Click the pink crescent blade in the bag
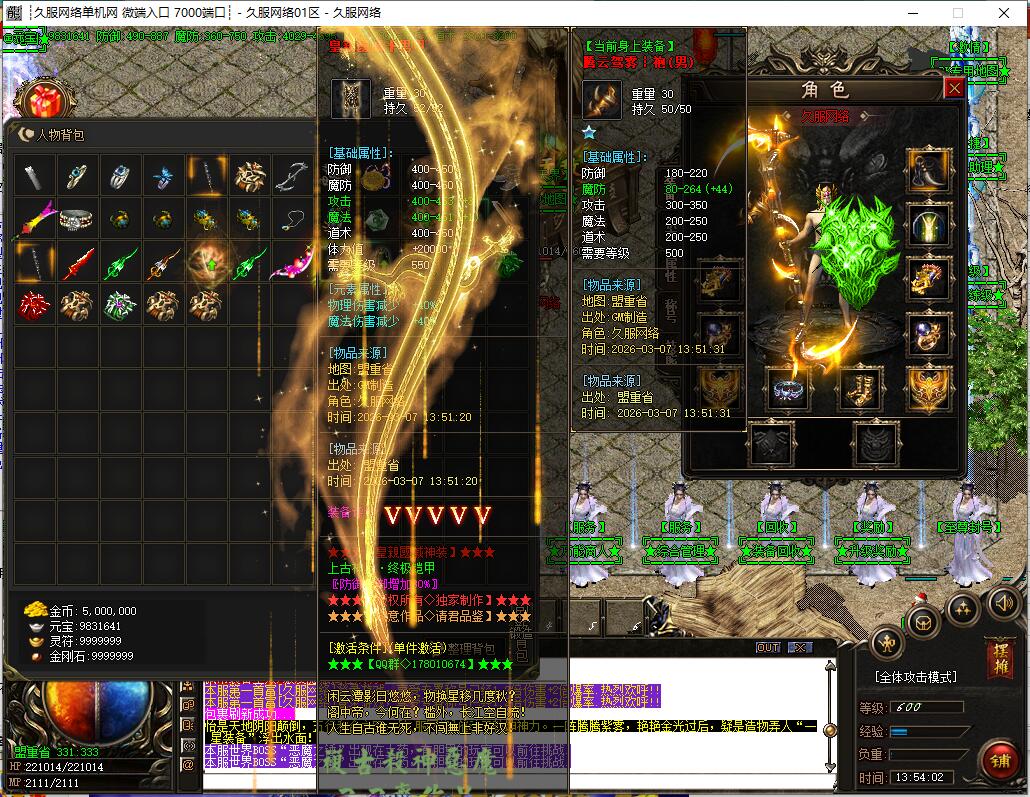1030x797 pixels. (293, 264)
